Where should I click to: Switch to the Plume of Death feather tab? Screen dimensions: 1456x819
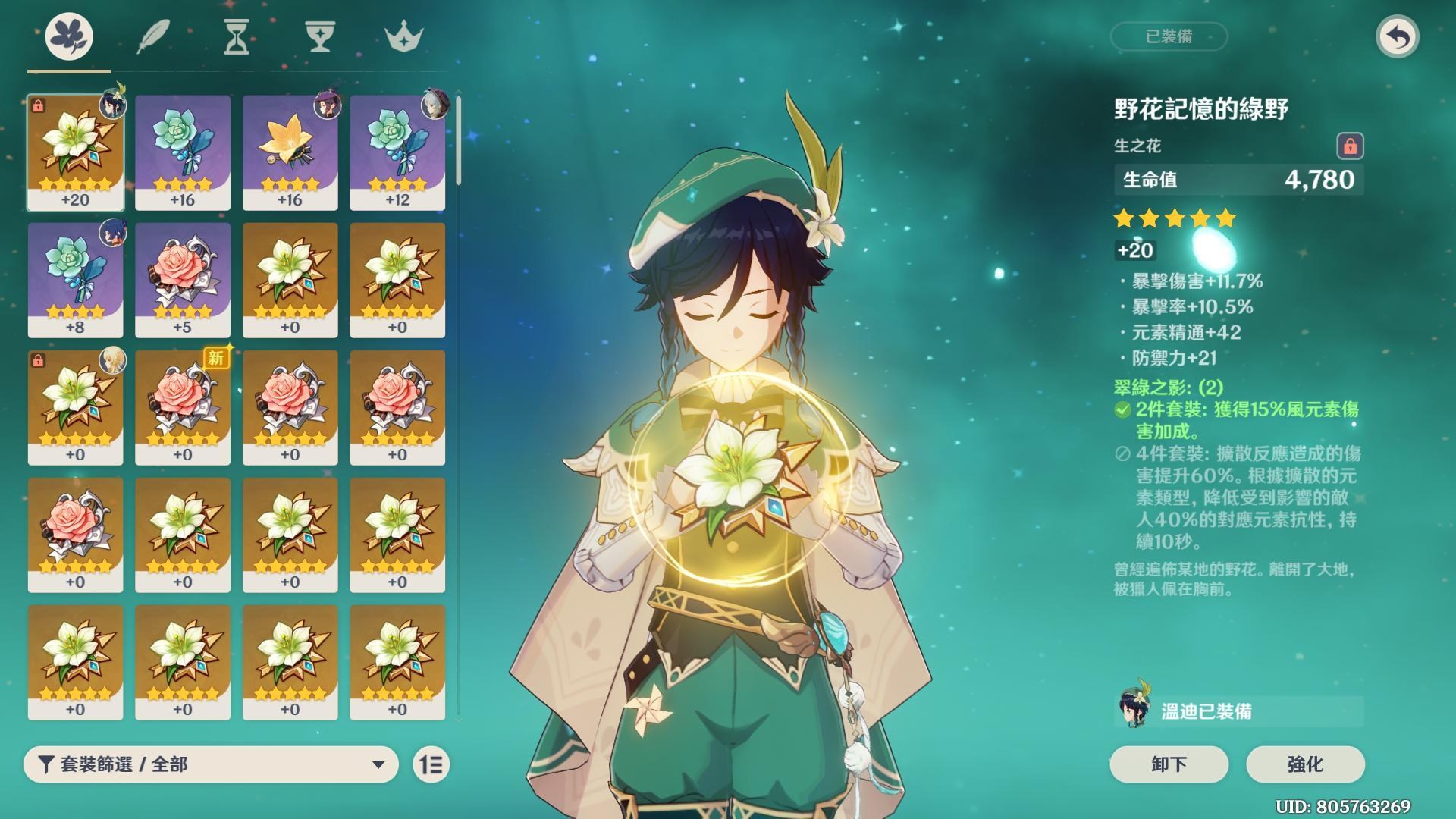coord(153,36)
